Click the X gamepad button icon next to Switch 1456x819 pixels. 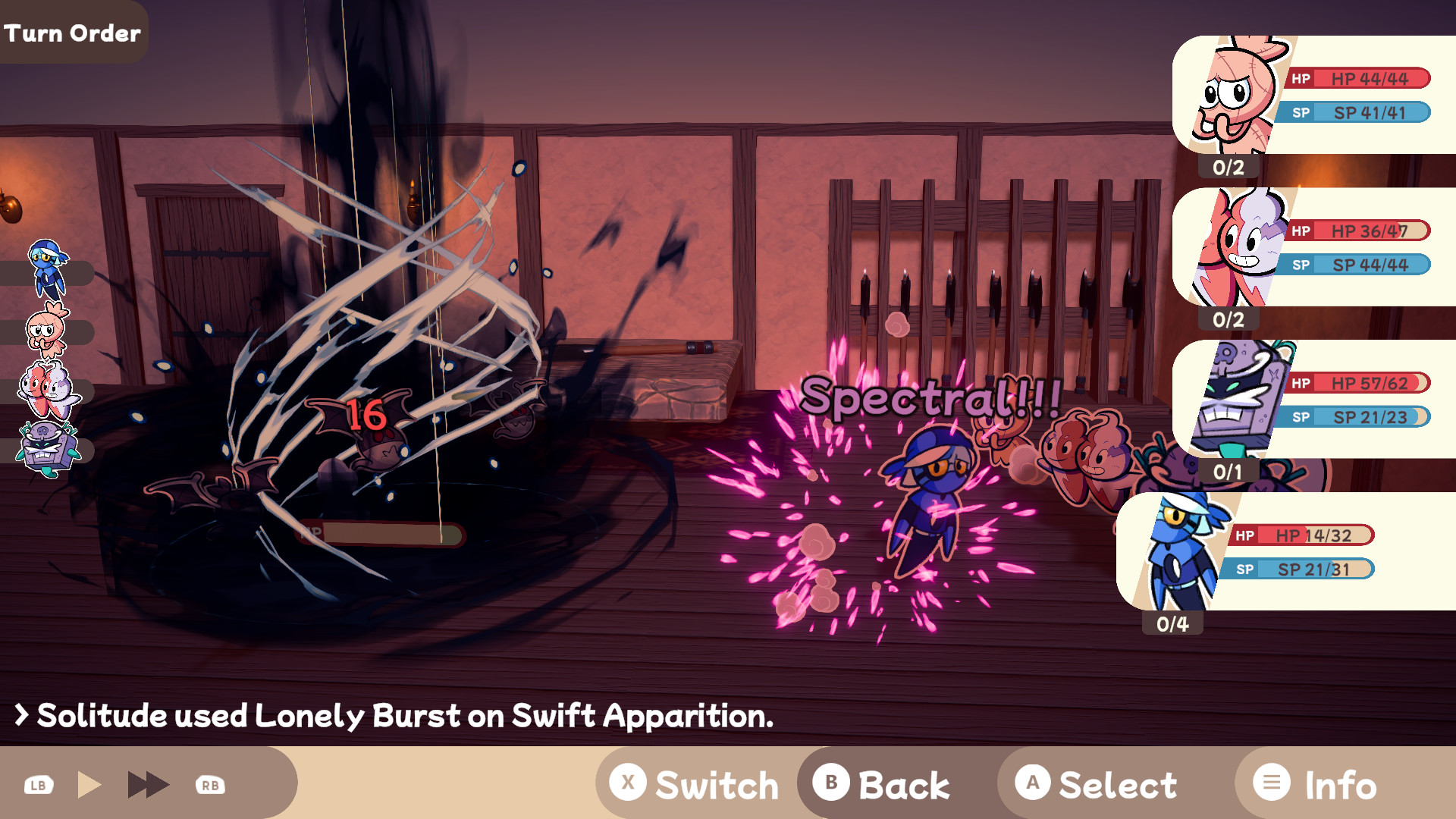coord(627,783)
